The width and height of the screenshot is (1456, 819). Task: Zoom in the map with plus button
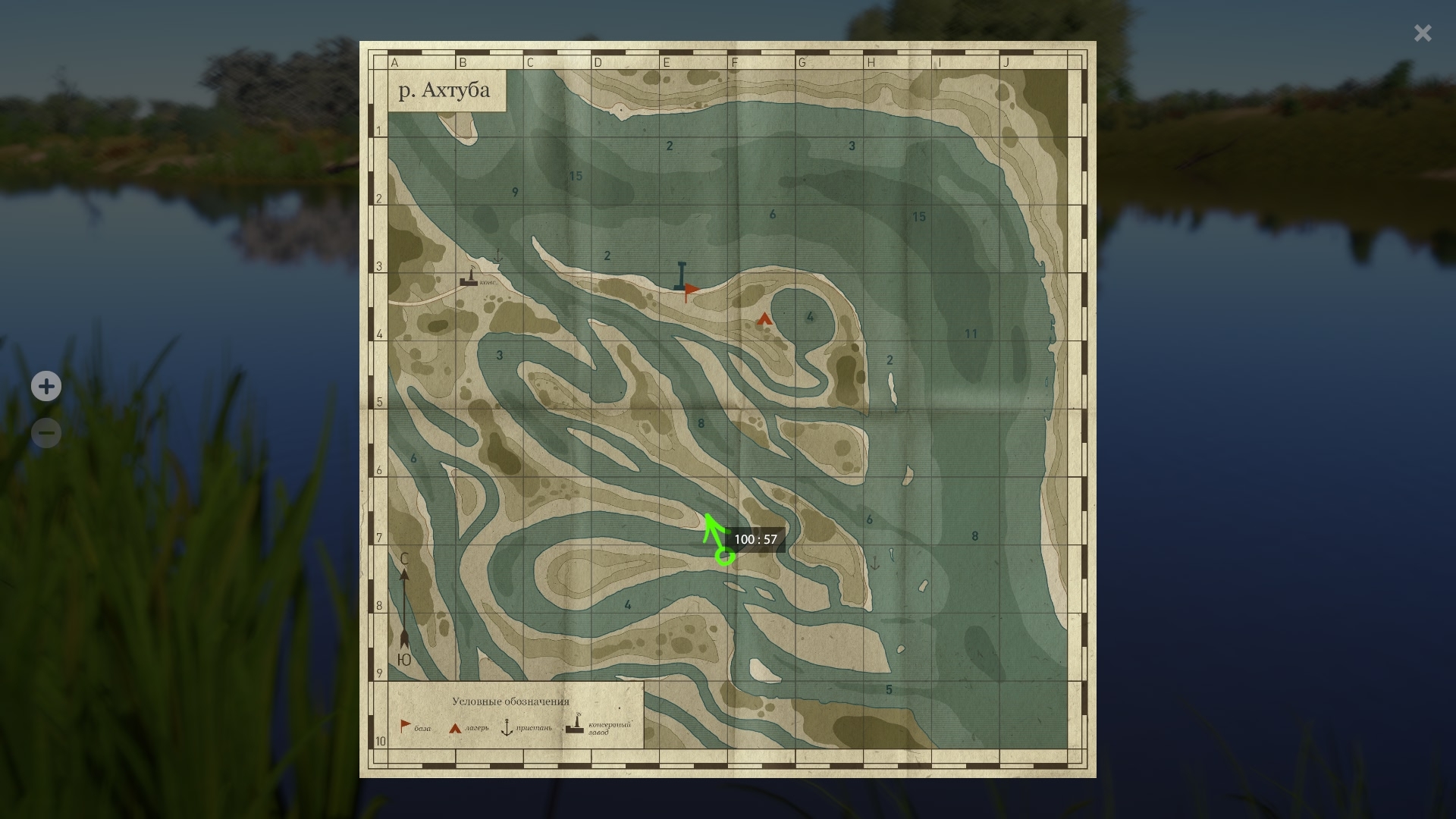[46, 386]
